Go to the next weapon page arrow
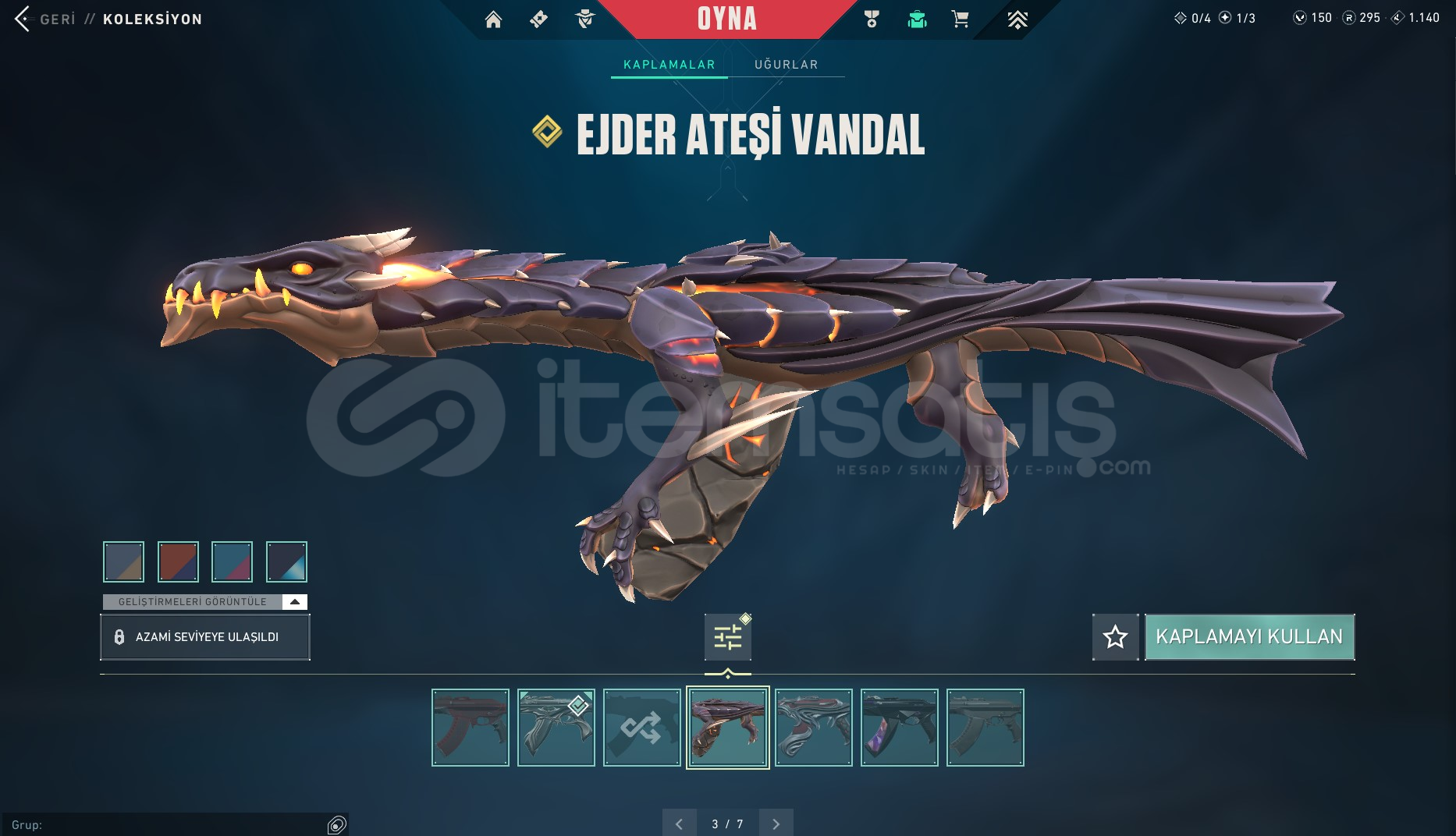Screen dimensions: 1456x836 point(776,823)
